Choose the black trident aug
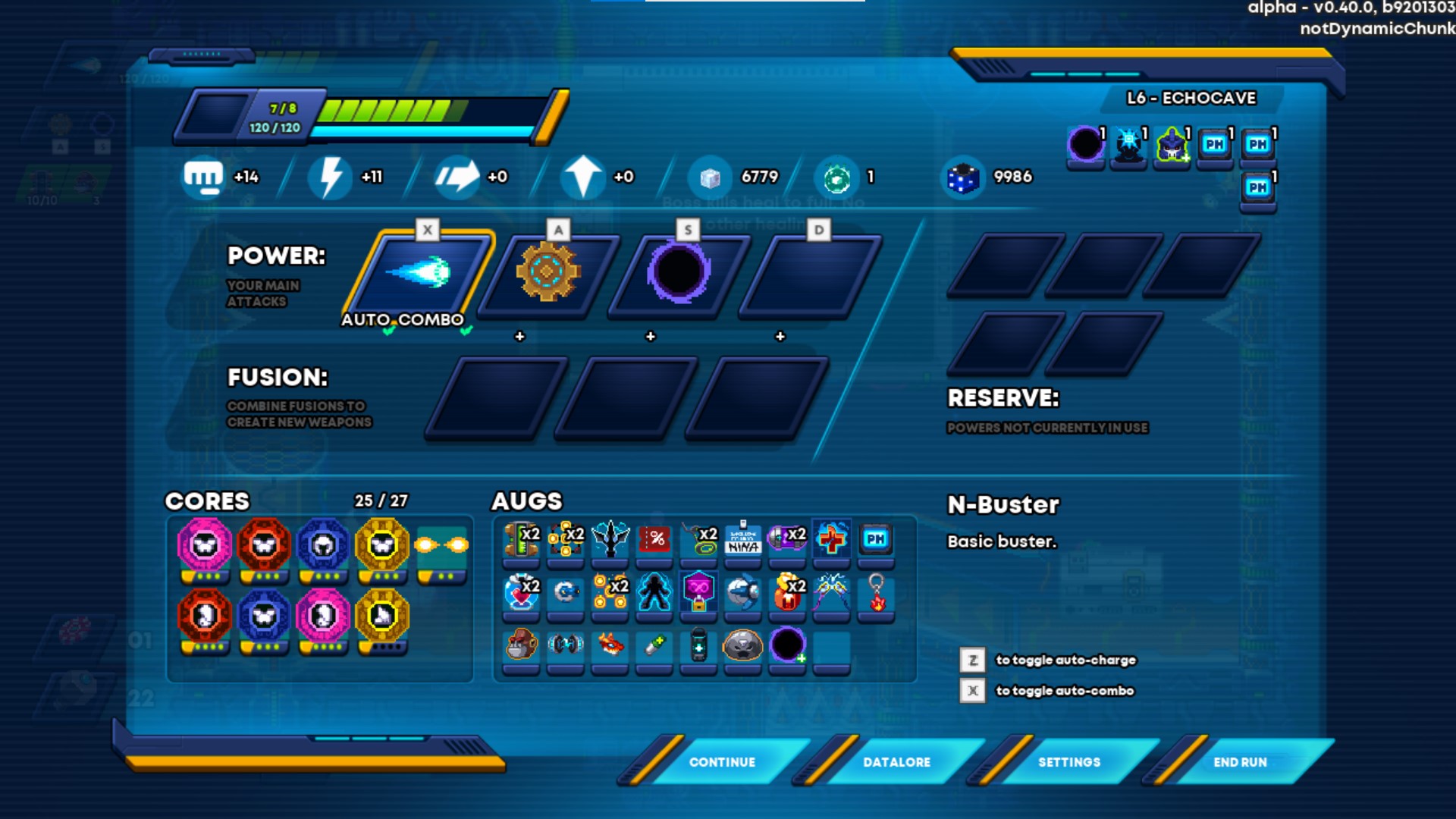This screenshot has width=1456, height=819. coord(610,540)
